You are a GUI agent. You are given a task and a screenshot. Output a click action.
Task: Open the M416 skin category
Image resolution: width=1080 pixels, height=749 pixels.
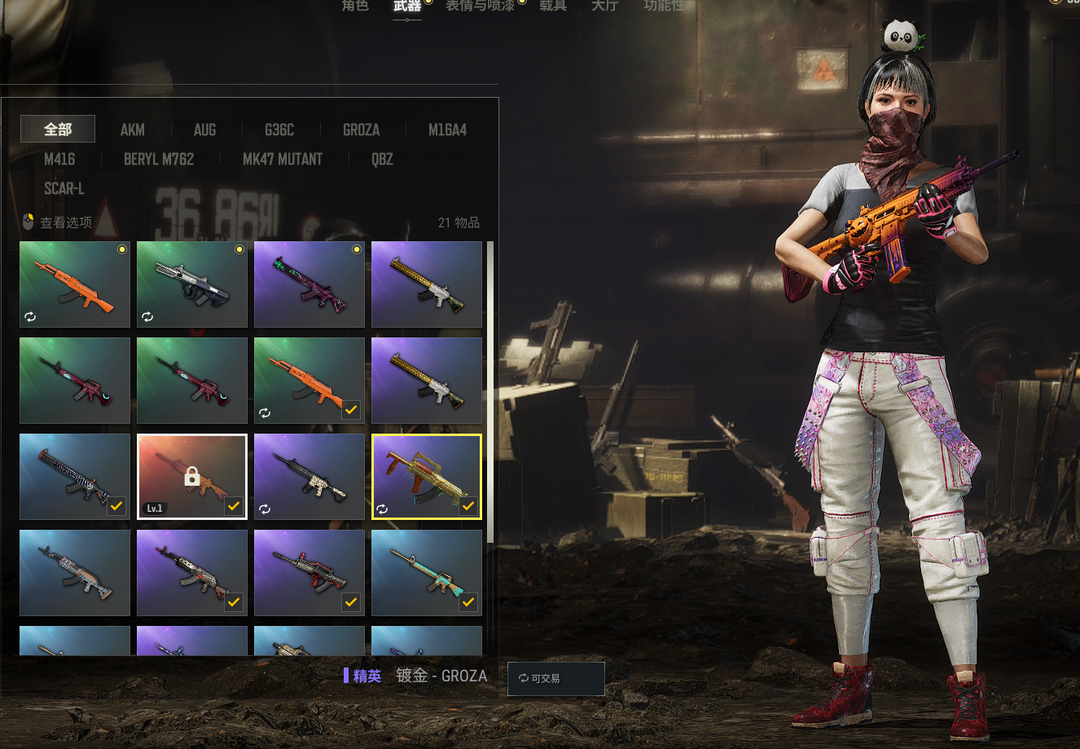pos(59,159)
